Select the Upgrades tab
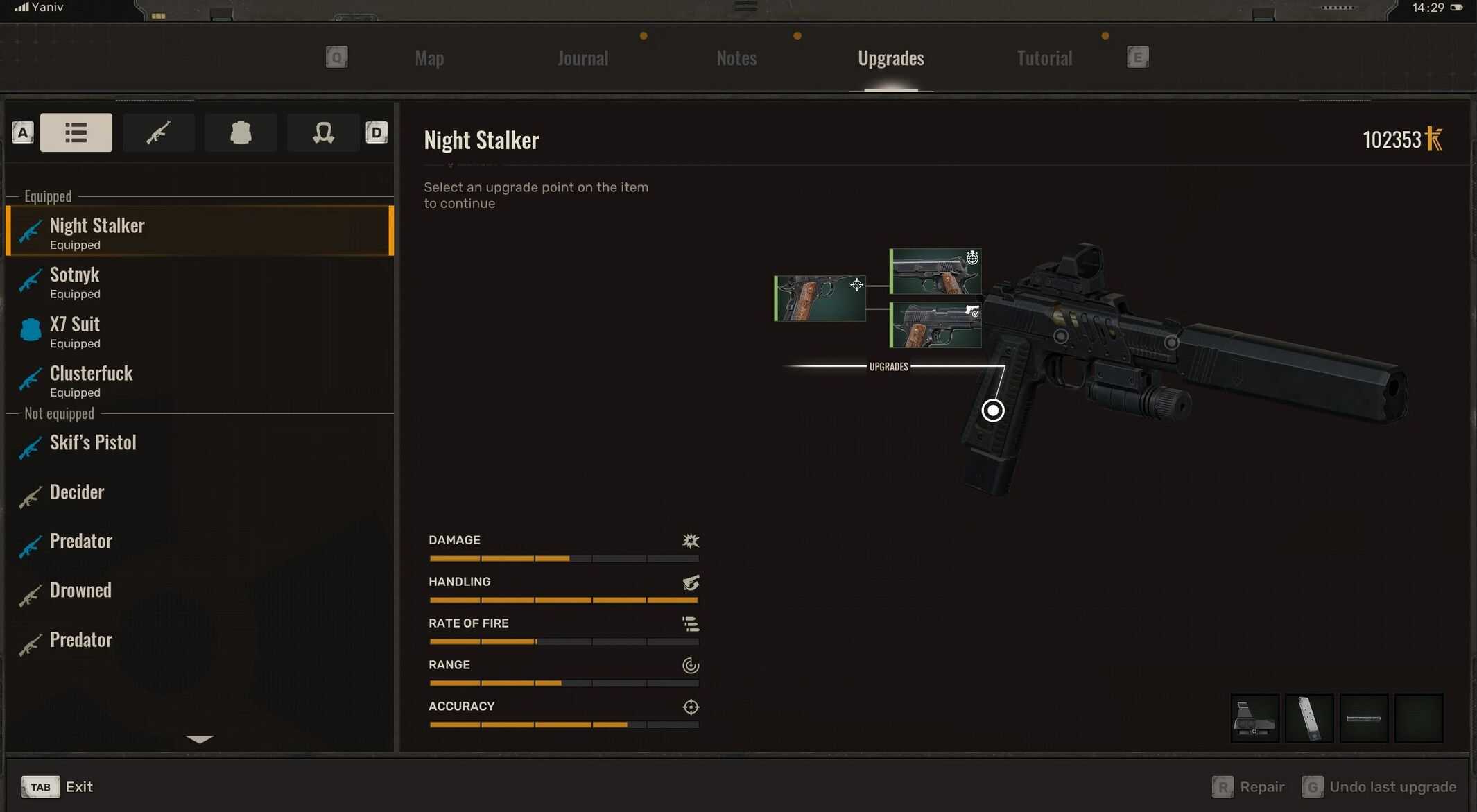Screen dimensions: 1477x812 click(x=890, y=58)
